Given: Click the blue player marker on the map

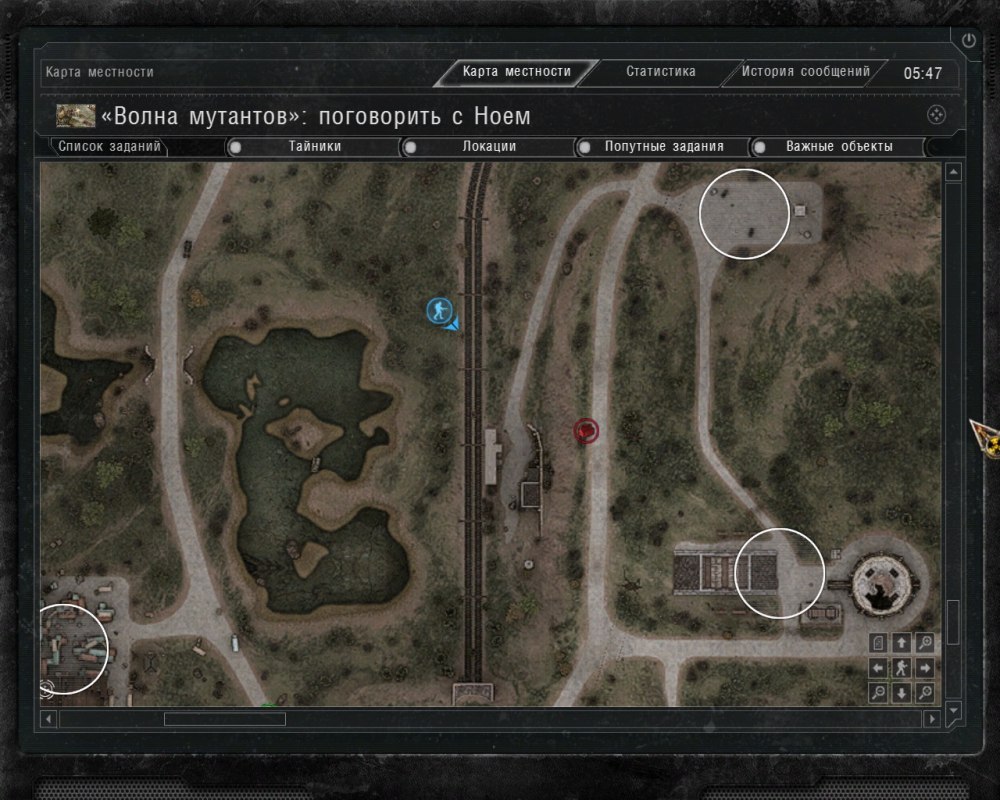Looking at the screenshot, I should pos(439,310).
